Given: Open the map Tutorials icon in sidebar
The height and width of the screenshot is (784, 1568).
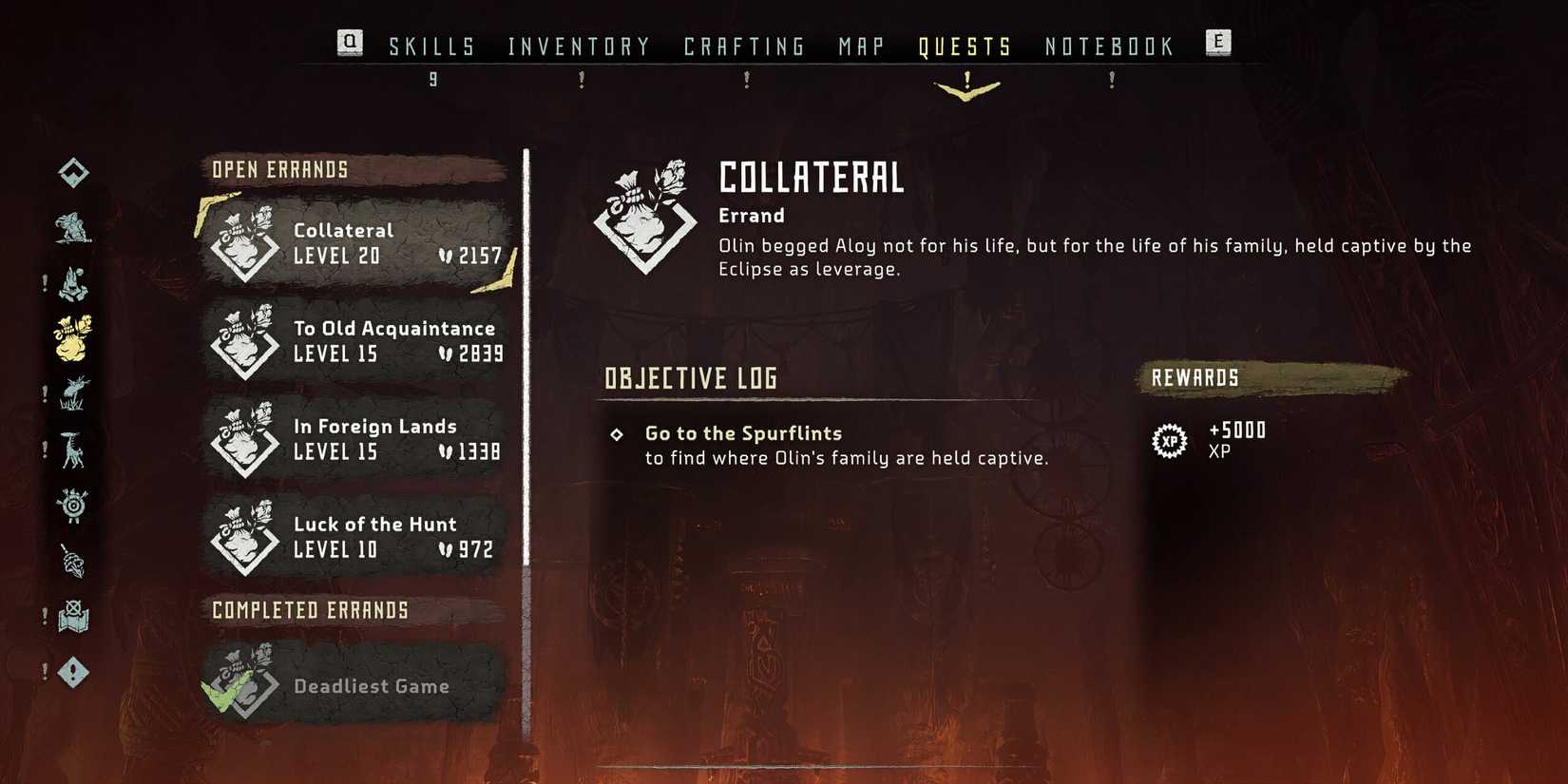Looking at the screenshot, I should pos(74,618).
